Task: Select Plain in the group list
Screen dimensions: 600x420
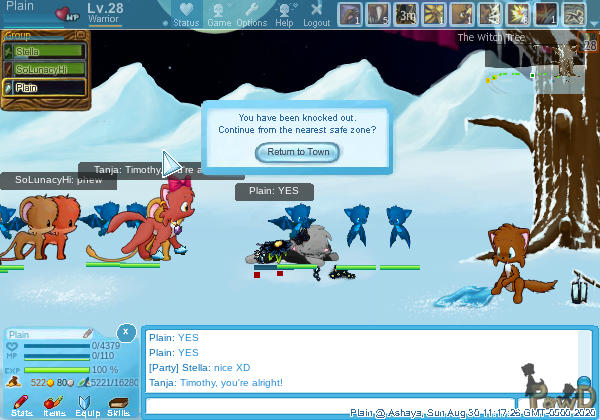Action: click(47, 87)
